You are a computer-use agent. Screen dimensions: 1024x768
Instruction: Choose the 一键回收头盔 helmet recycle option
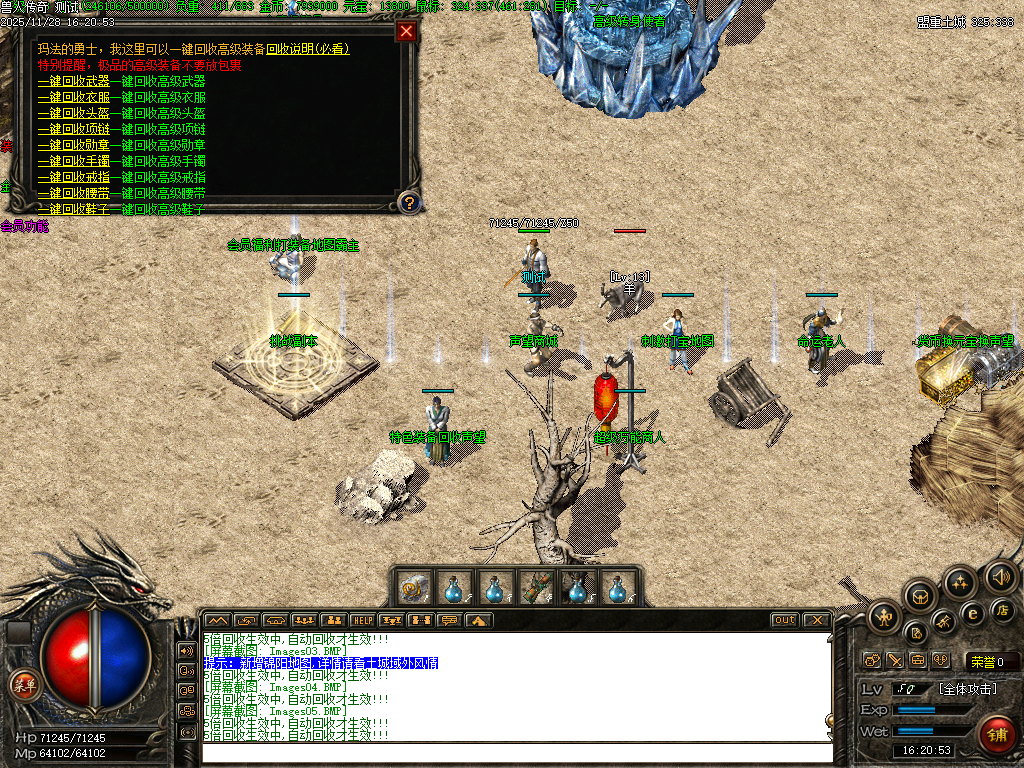[73, 113]
